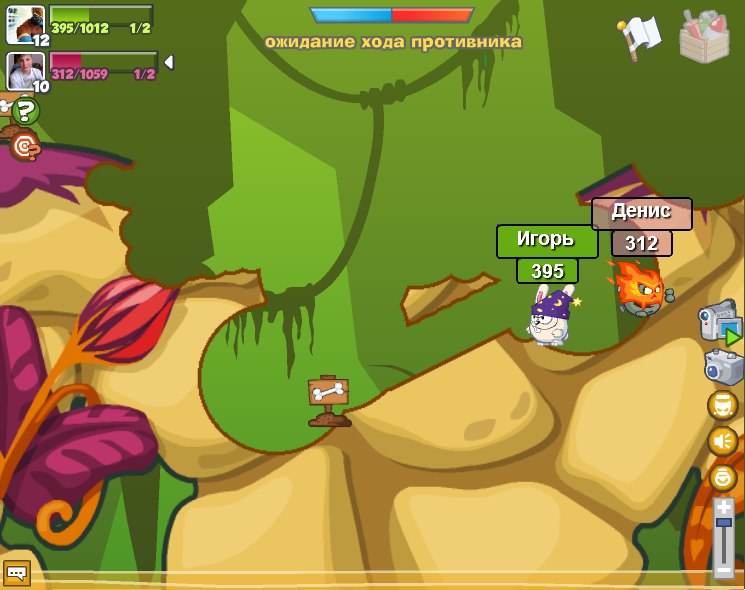Click the round button below the speaker
Image resolution: width=745 pixels, height=590 pixels.
723,477
